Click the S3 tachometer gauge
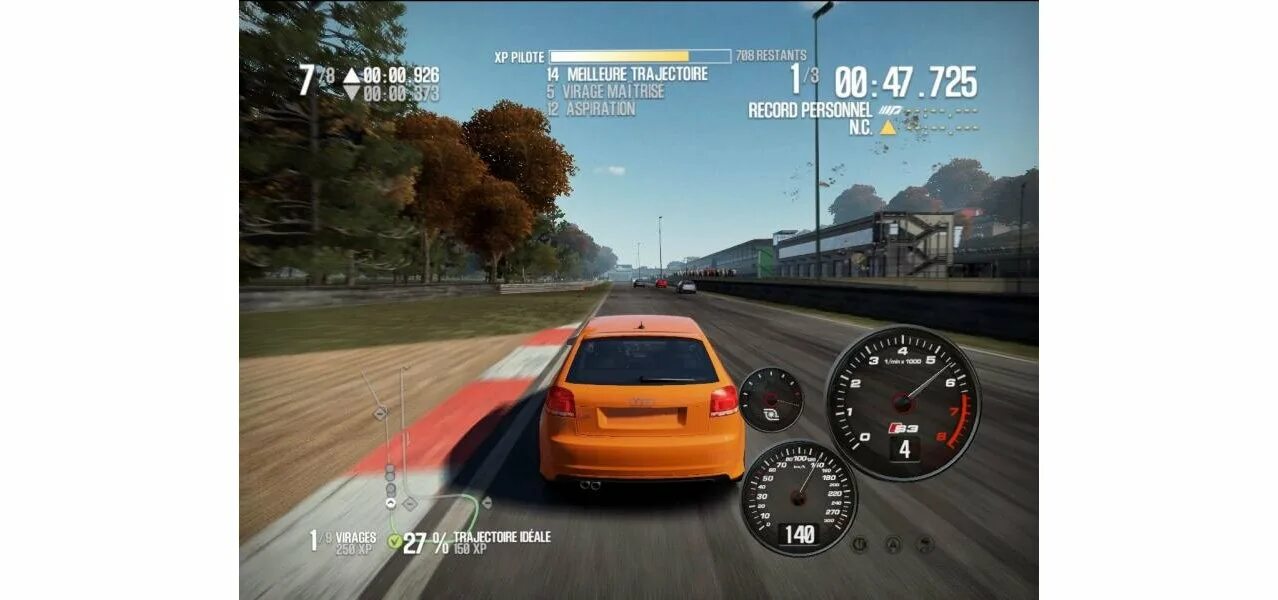This screenshot has width=1278, height=600. tap(903, 402)
